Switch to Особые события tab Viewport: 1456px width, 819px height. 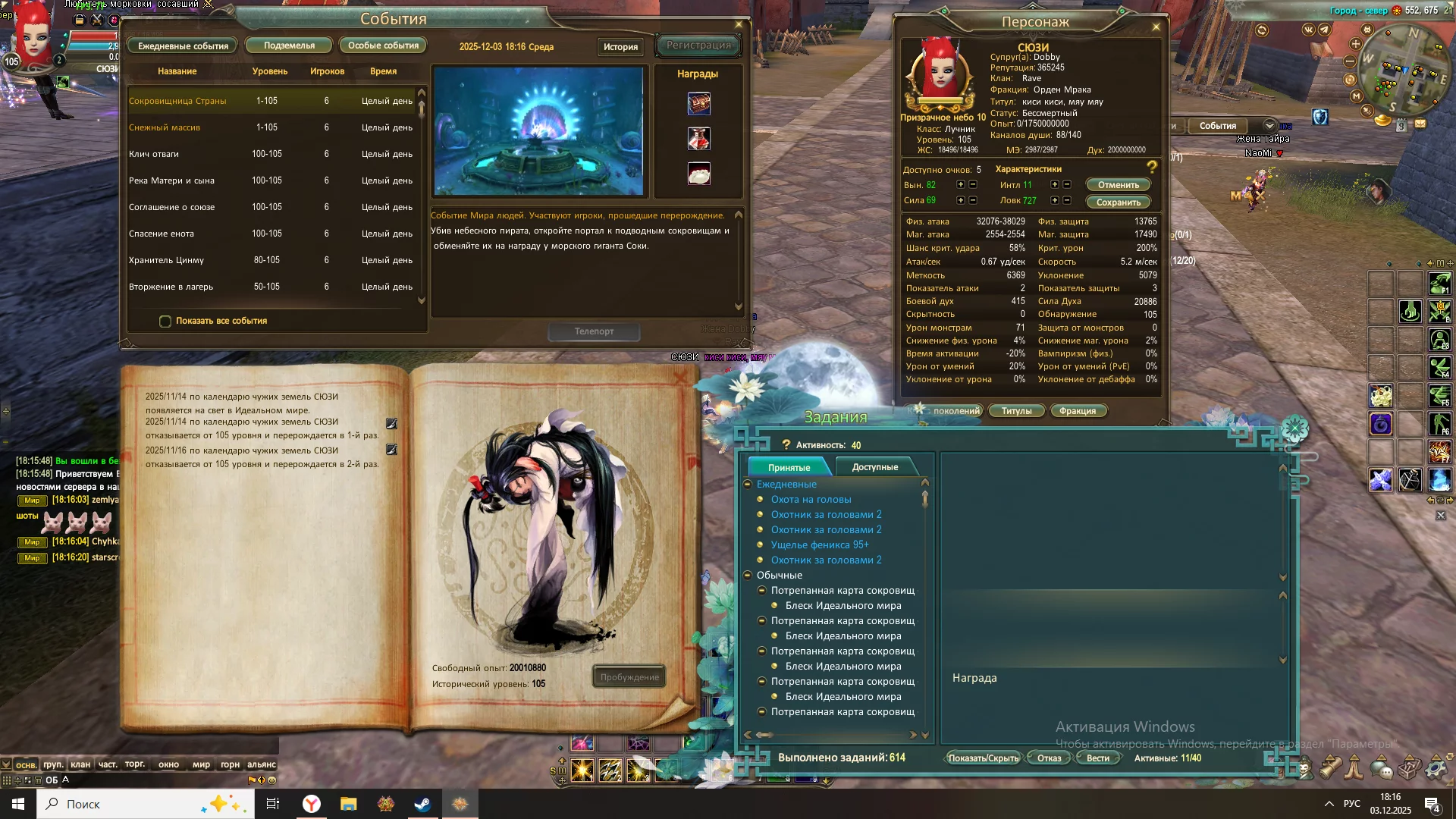pyautogui.click(x=383, y=45)
